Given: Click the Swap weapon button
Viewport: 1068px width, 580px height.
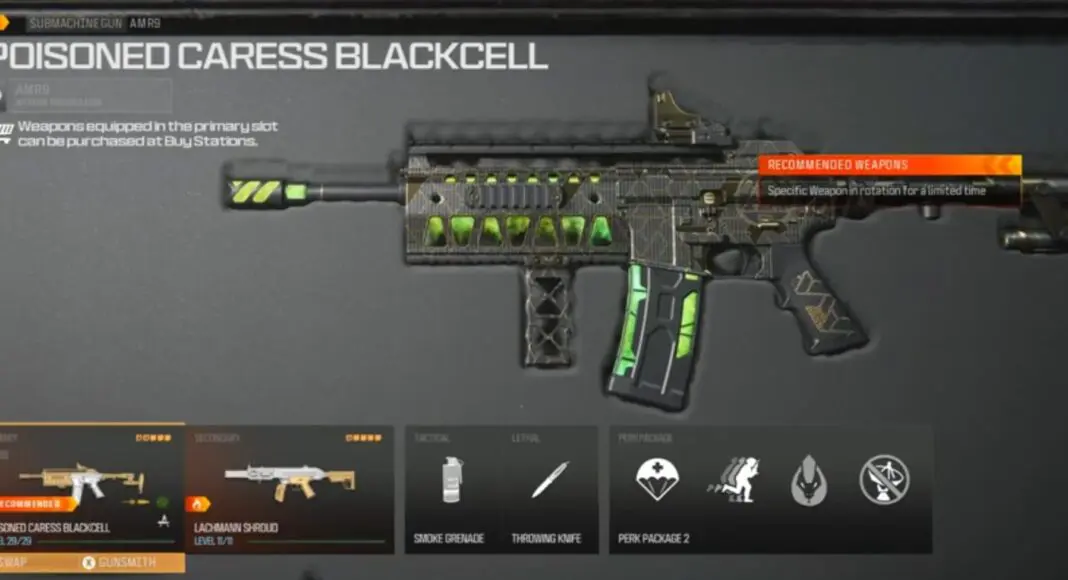Looking at the screenshot, I should [18, 563].
